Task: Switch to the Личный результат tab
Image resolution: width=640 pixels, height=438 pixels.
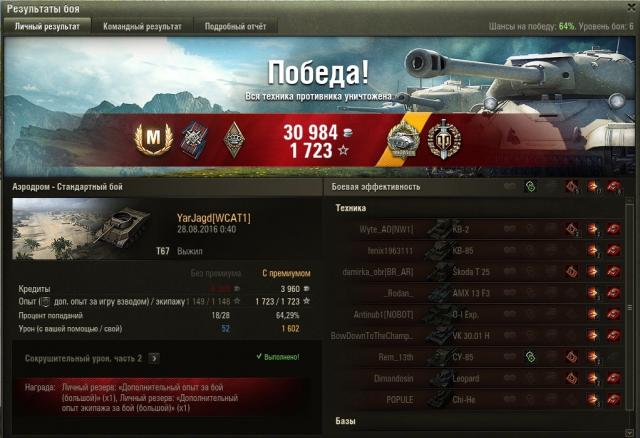Action: pyautogui.click(x=46, y=26)
